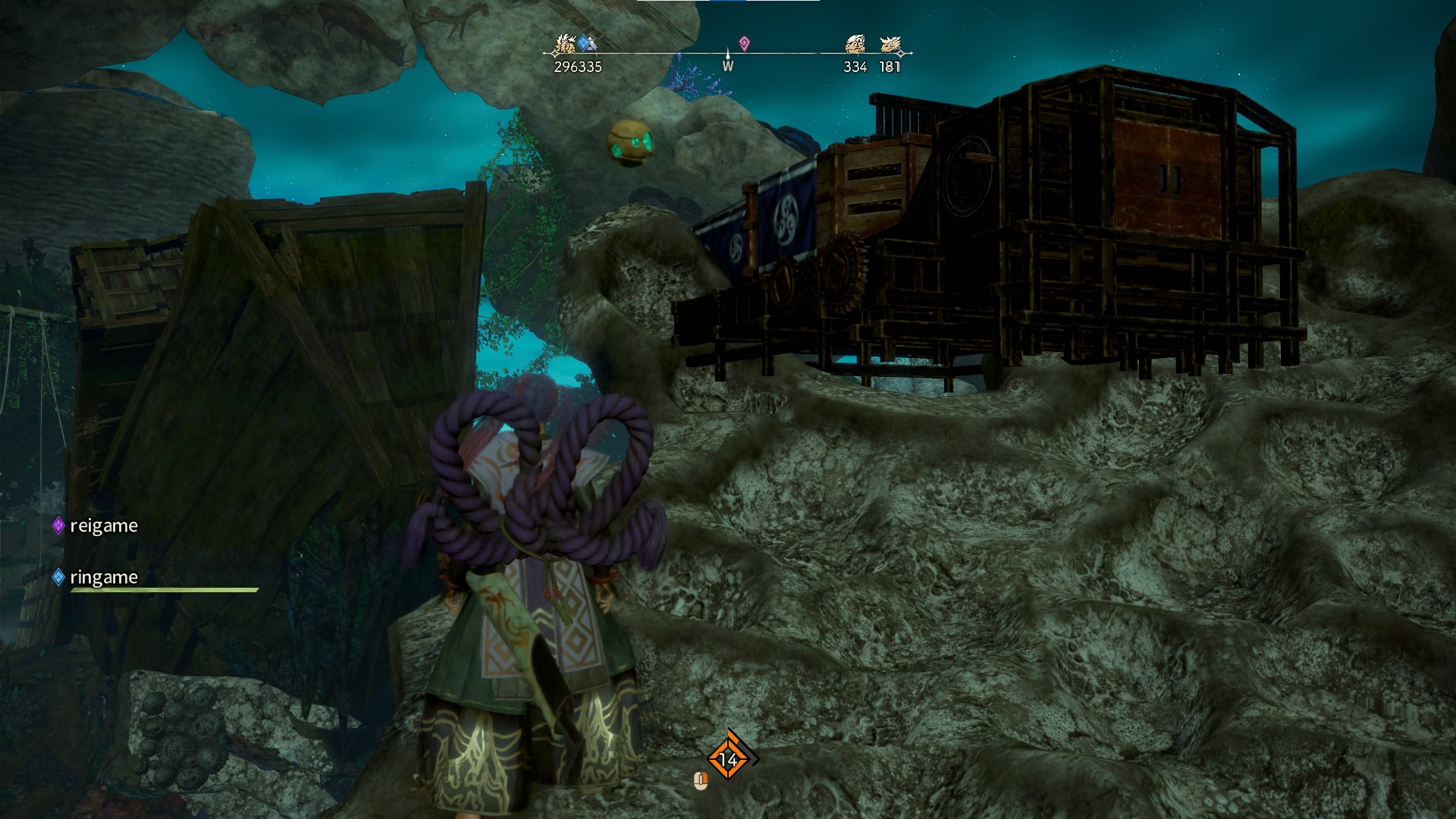Select the pink spiral waypoint marker

[744, 44]
